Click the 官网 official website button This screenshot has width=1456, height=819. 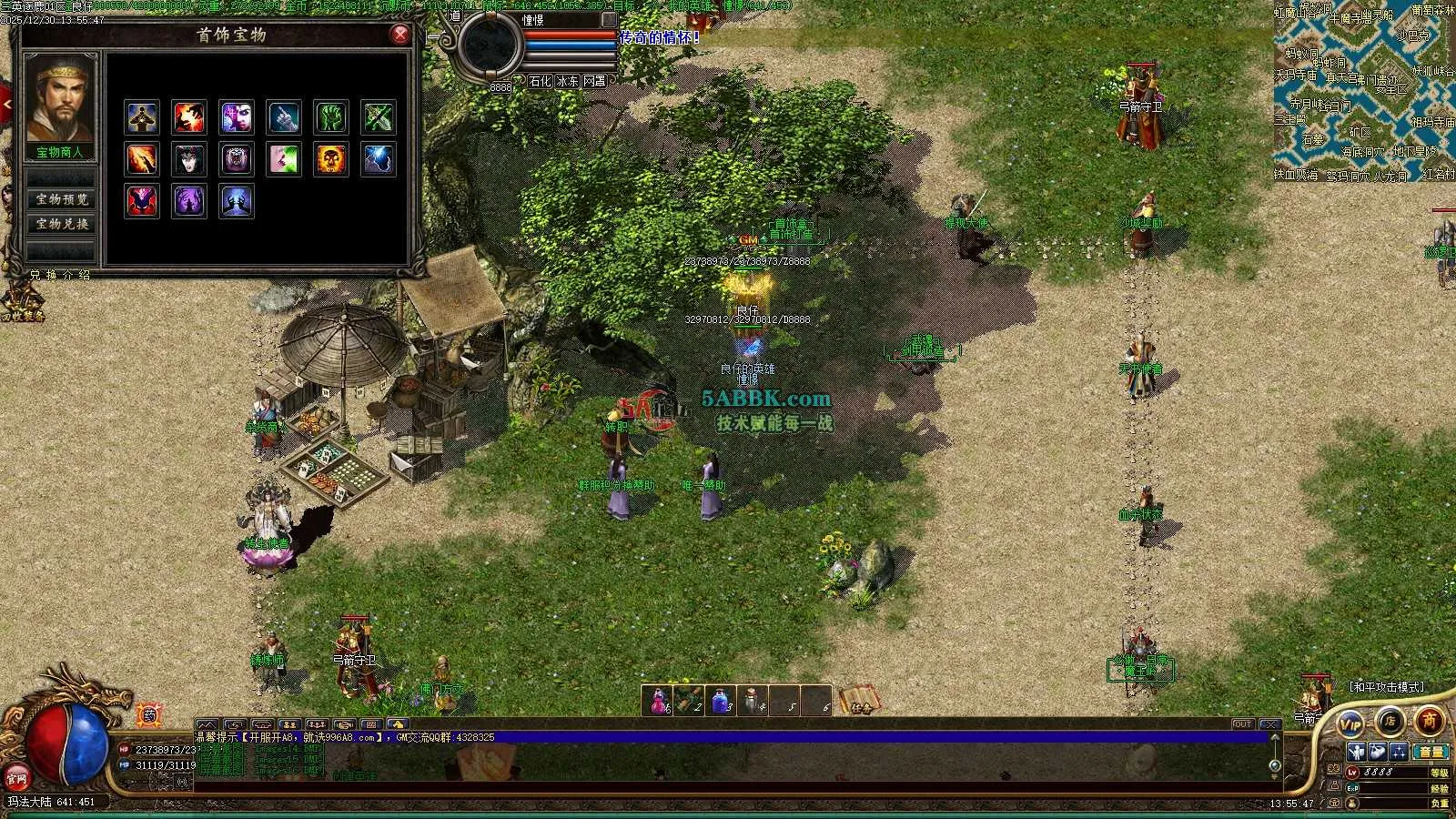[16, 778]
